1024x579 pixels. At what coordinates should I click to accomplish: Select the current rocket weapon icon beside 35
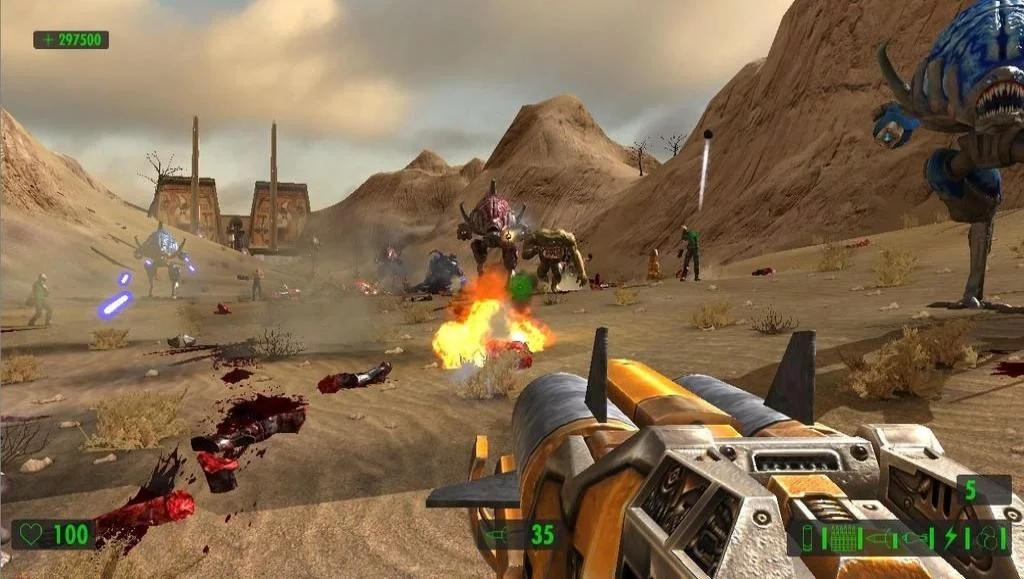[498, 535]
